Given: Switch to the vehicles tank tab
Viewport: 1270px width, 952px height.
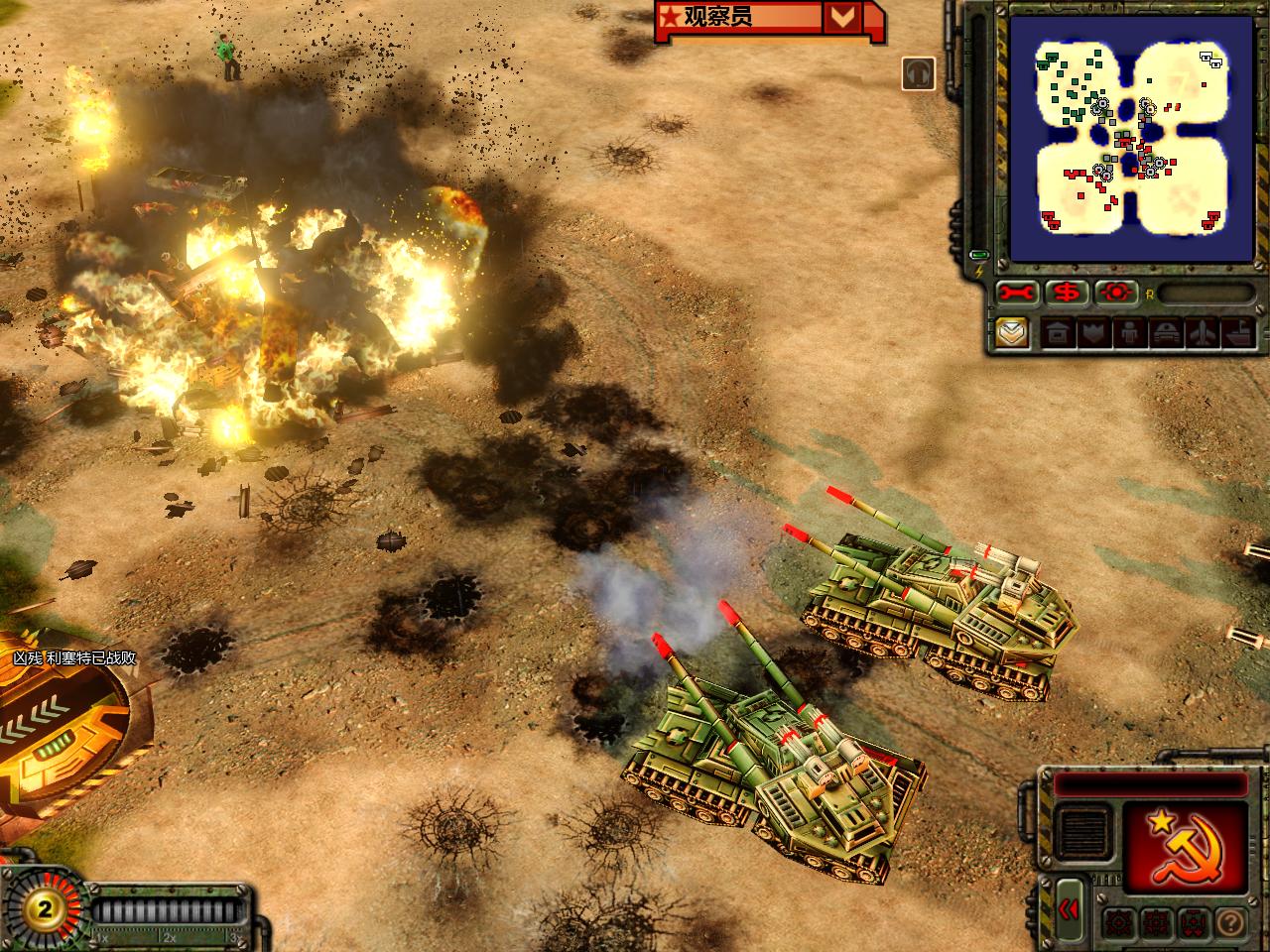Looking at the screenshot, I should [1165, 333].
